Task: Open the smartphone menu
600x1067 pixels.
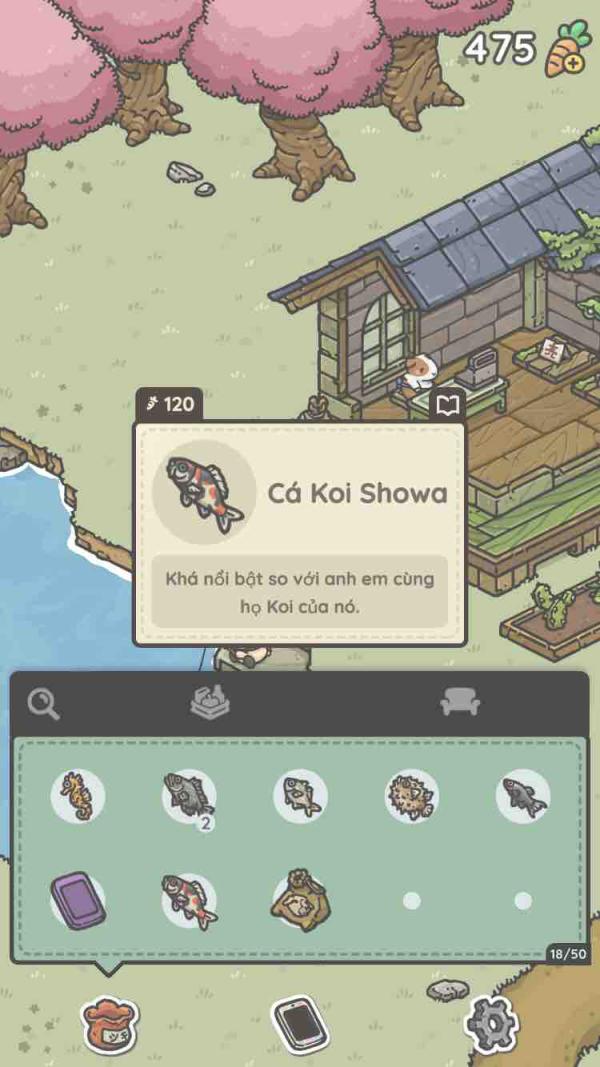Action: coord(300,1023)
